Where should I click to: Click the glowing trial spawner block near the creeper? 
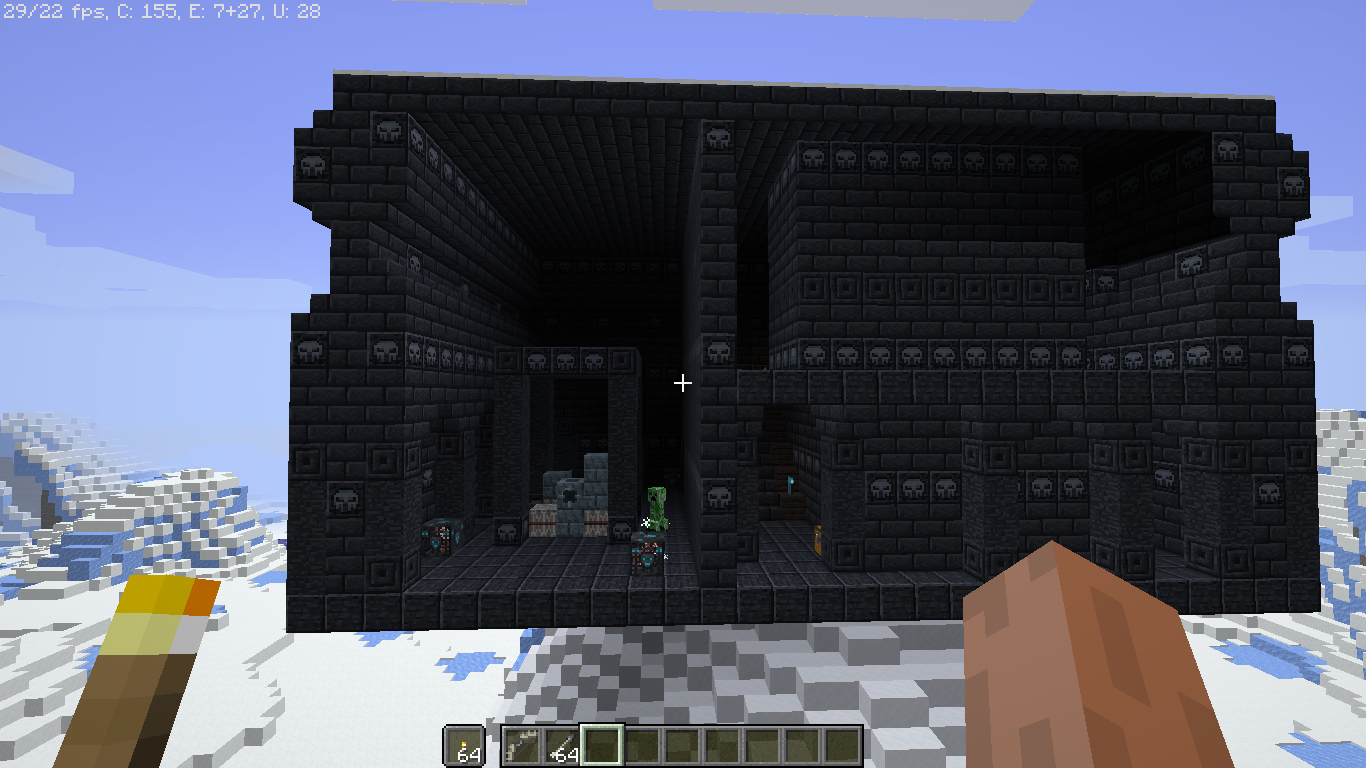click(648, 554)
